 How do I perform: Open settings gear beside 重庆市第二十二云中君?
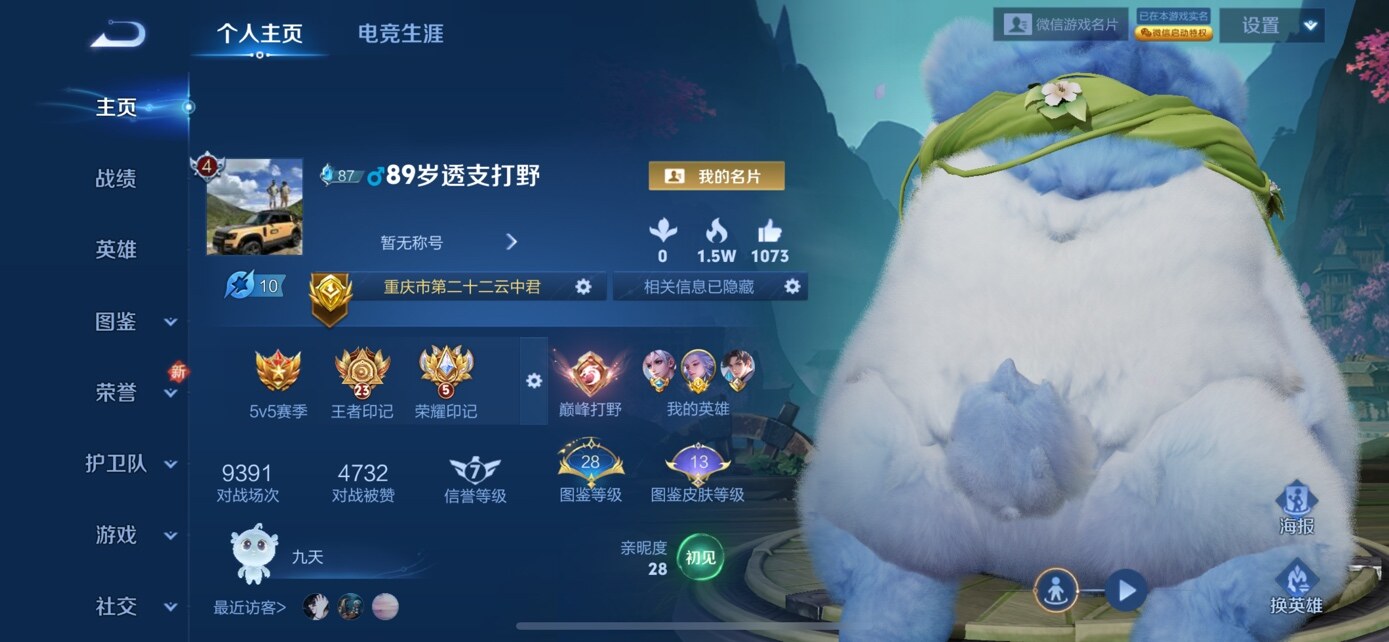tap(583, 287)
